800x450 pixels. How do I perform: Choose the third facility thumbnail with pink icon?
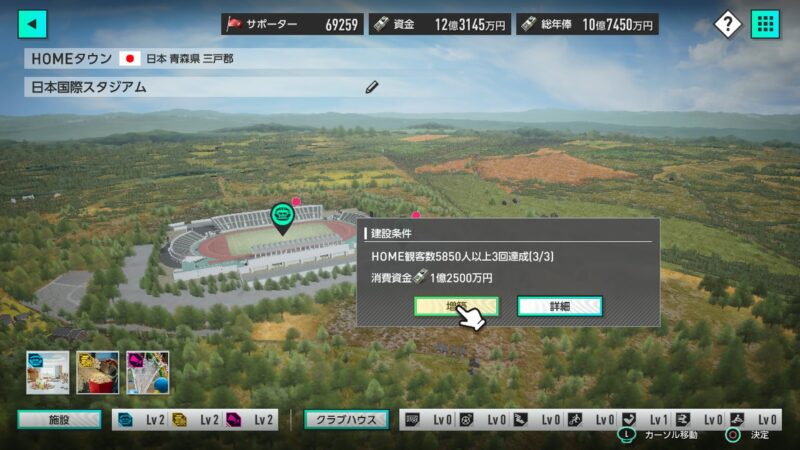(x=147, y=372)
